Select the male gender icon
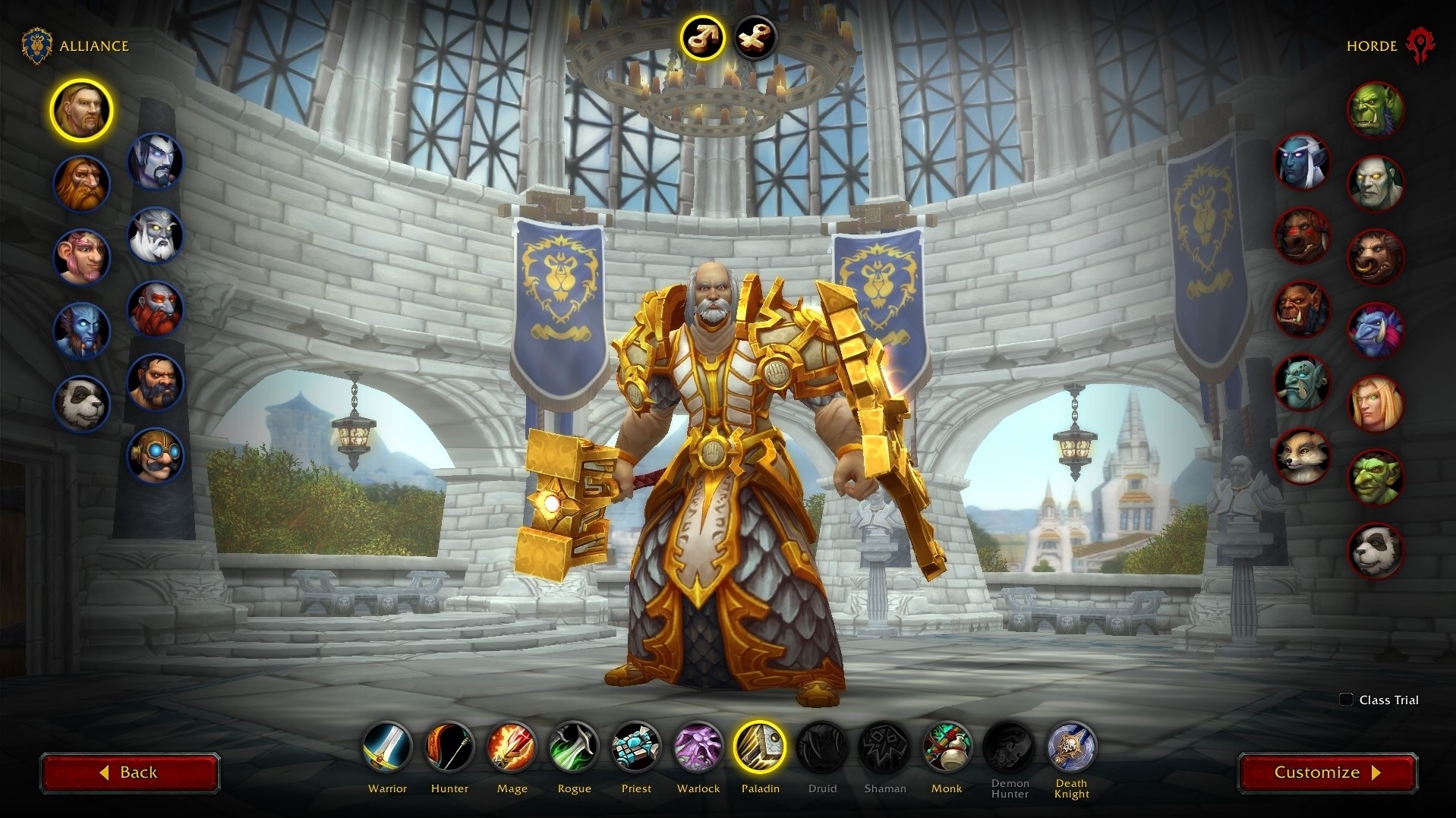 click(x=701, y=36)
